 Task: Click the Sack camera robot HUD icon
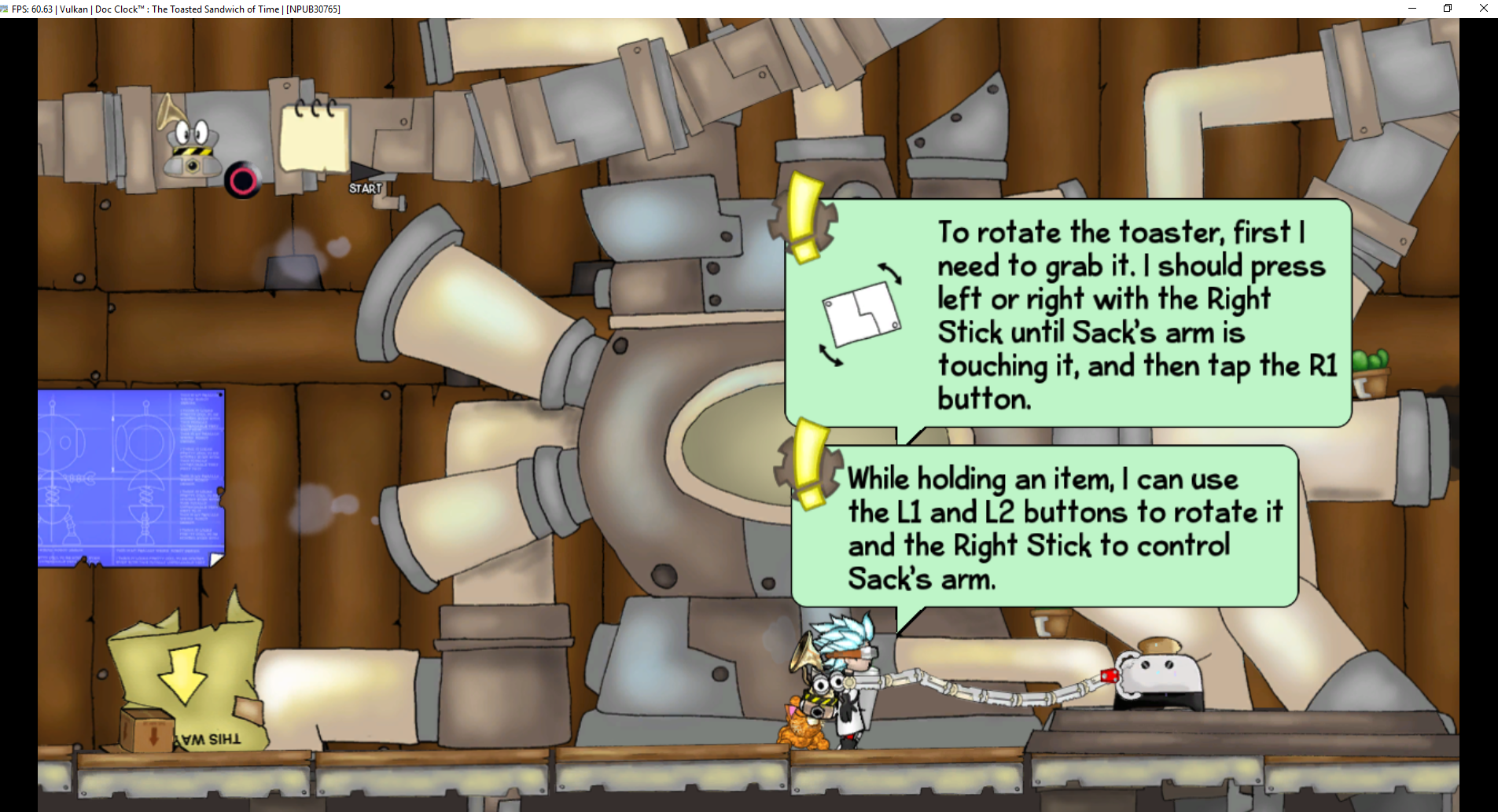click(191, 147)
